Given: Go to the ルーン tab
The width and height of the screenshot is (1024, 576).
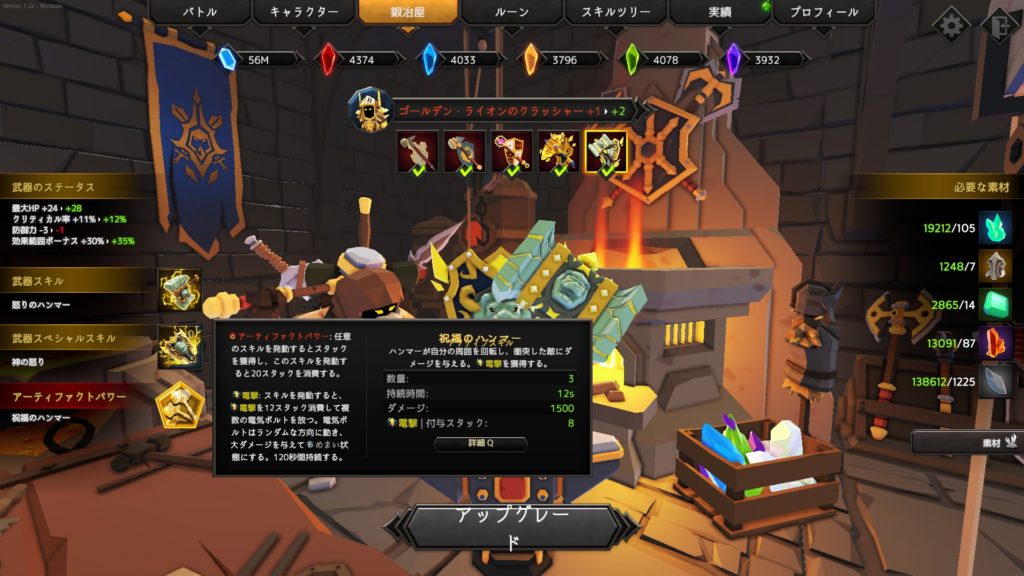Looking at the screenshot, I should coord(511,13).
